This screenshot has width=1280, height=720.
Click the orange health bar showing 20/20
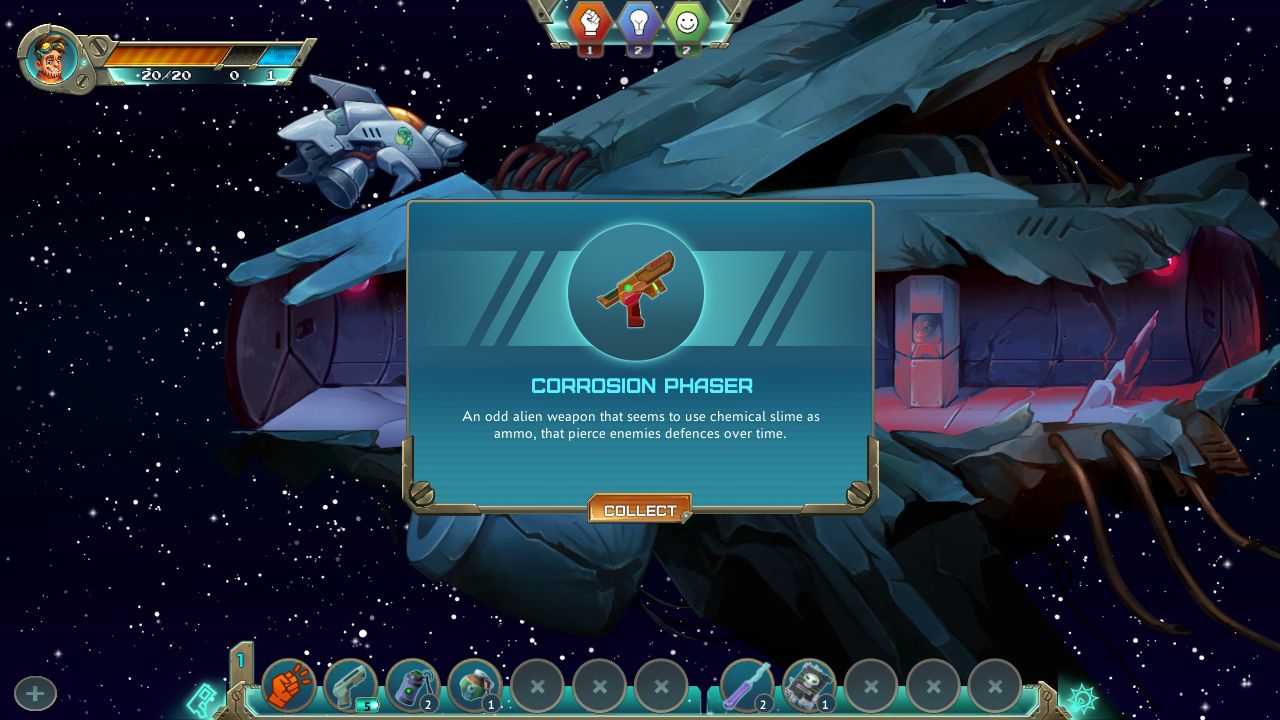coord(165,58)
